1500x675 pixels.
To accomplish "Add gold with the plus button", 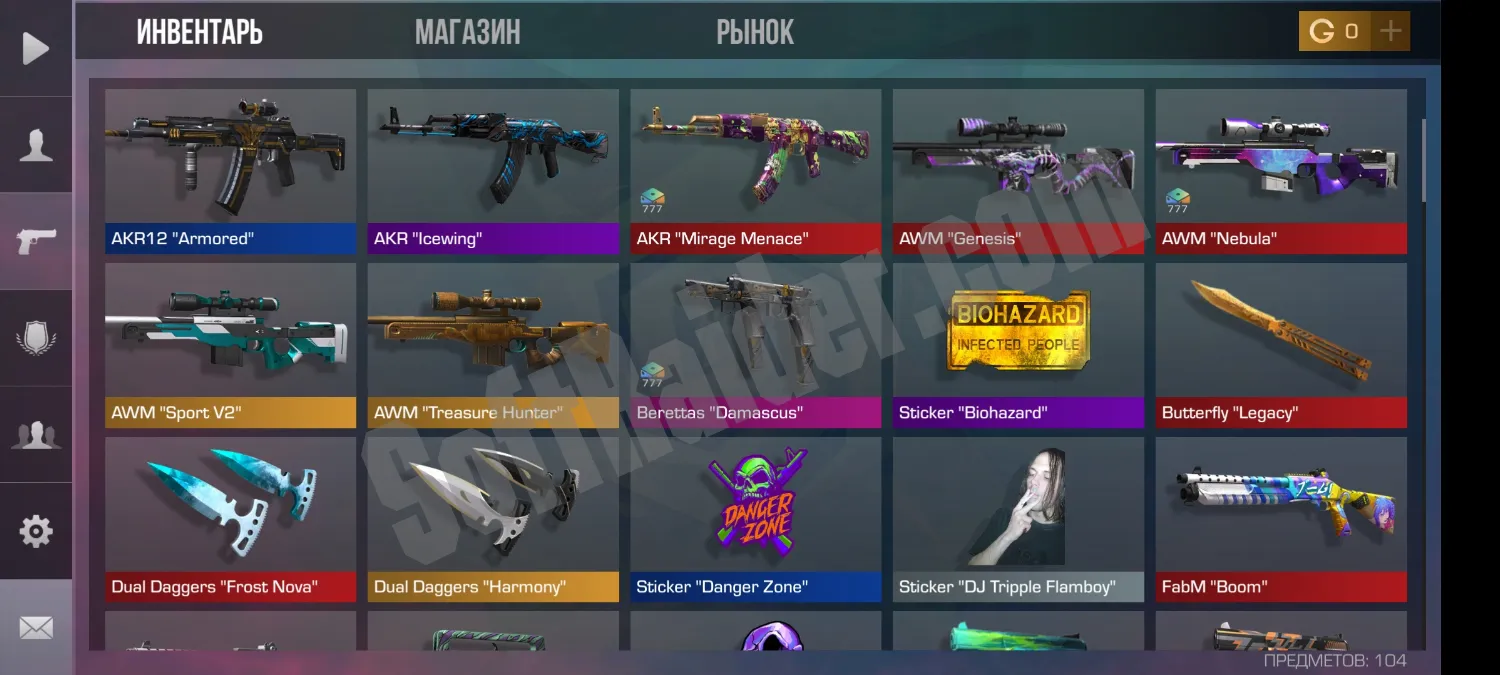I will [1390, 31].
